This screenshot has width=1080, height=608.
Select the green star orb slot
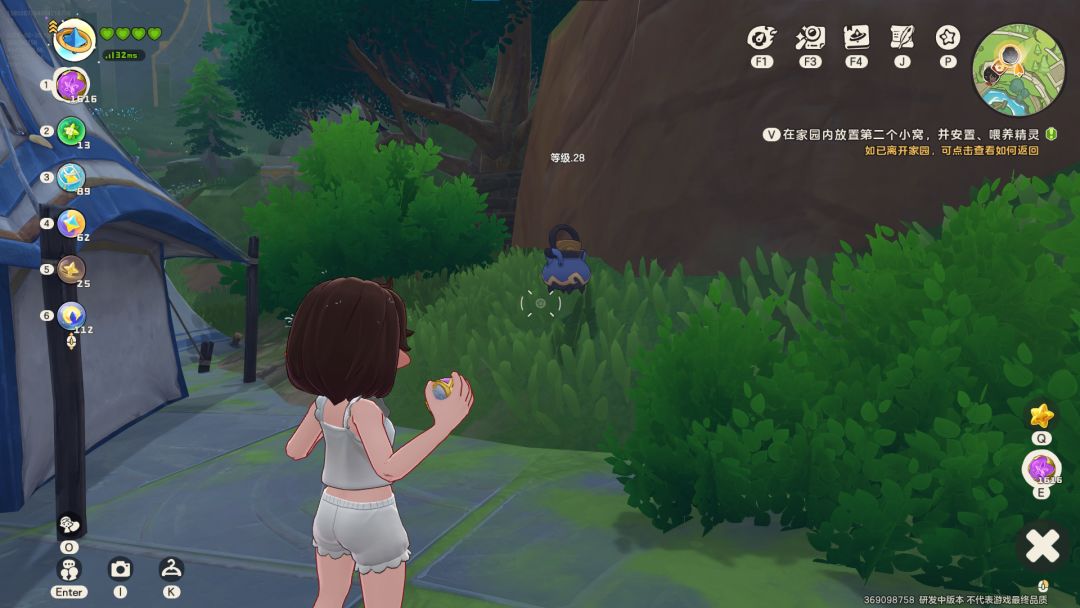click(x=71, y=131)
